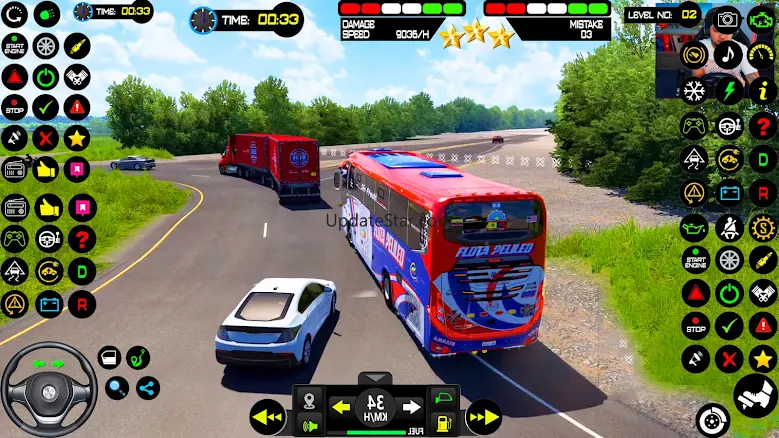Expand the triangle tab above the speedometer
The width and height of the screenshot is (779, 438).
[375, 379]
